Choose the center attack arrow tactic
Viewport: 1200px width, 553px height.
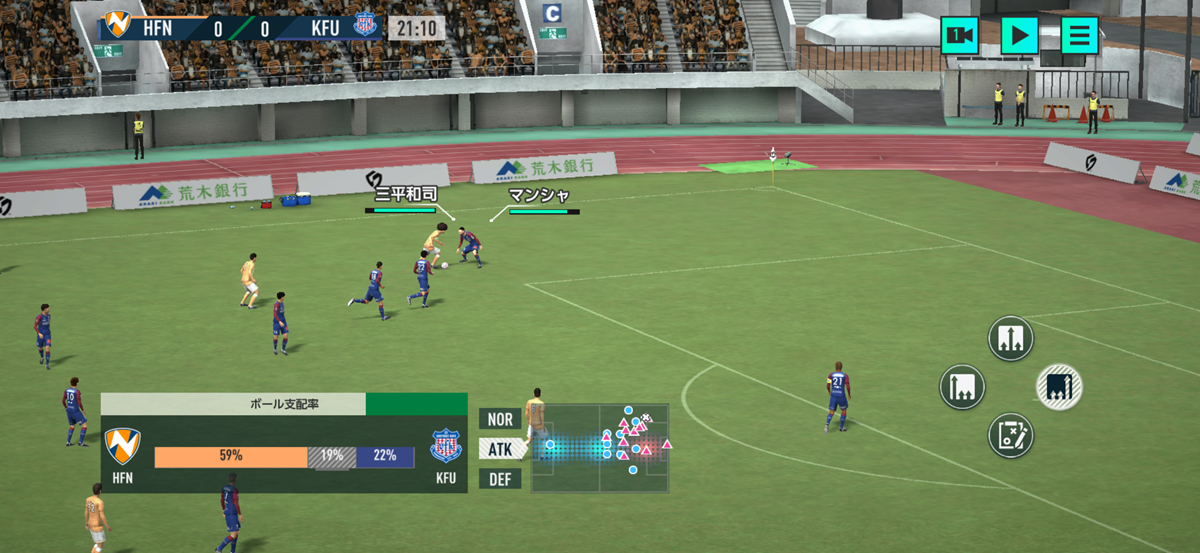tap(1010, 338)
